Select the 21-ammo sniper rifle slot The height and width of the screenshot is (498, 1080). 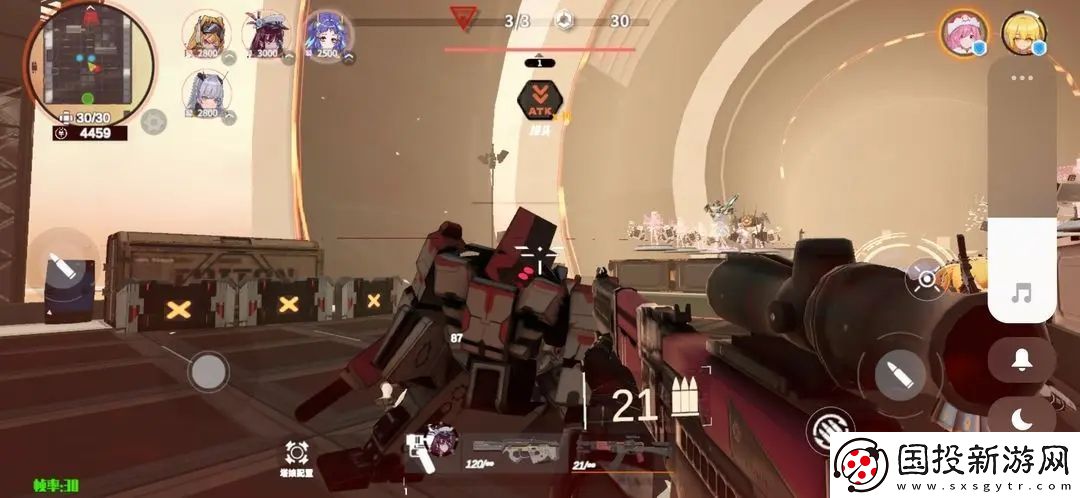pos(612,451)
